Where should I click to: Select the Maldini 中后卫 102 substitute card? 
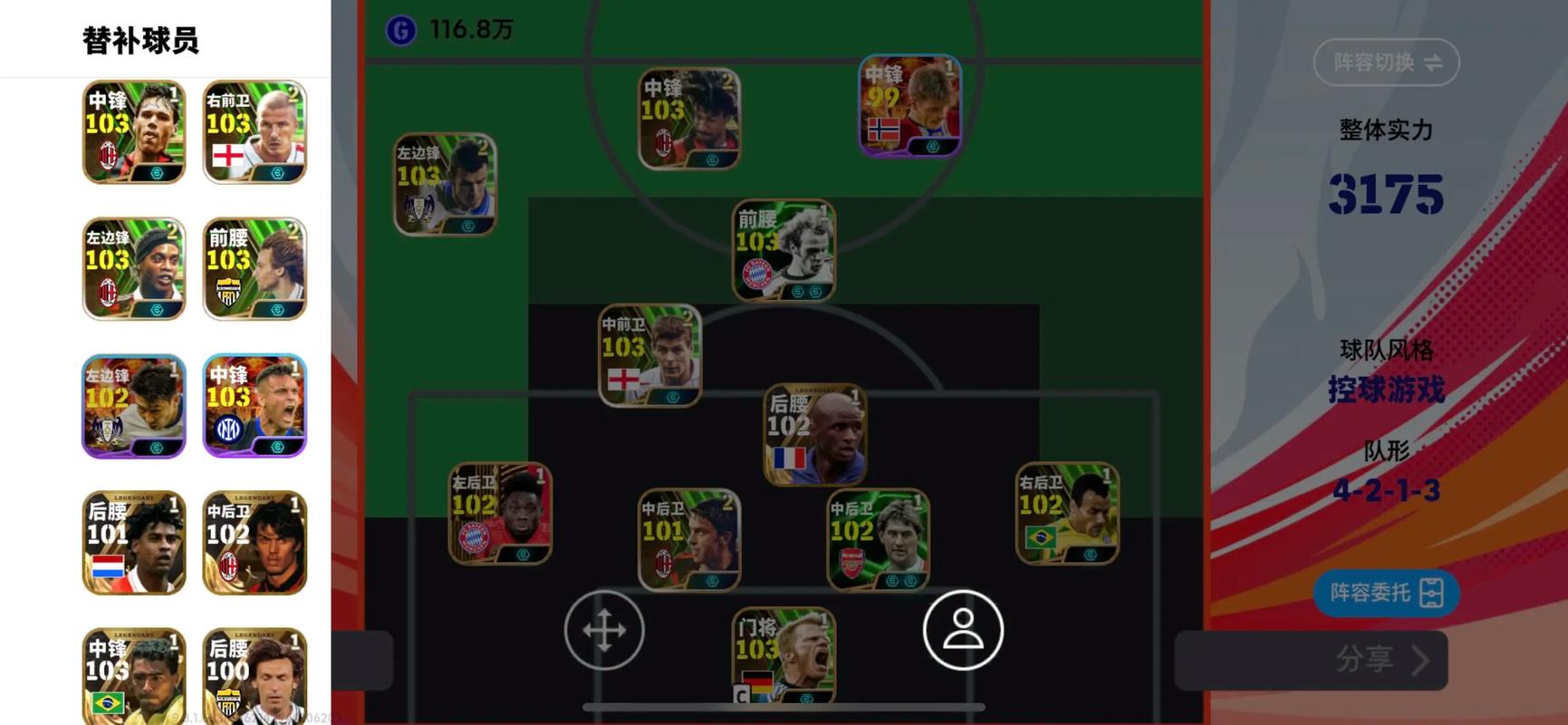coord(255,543)
